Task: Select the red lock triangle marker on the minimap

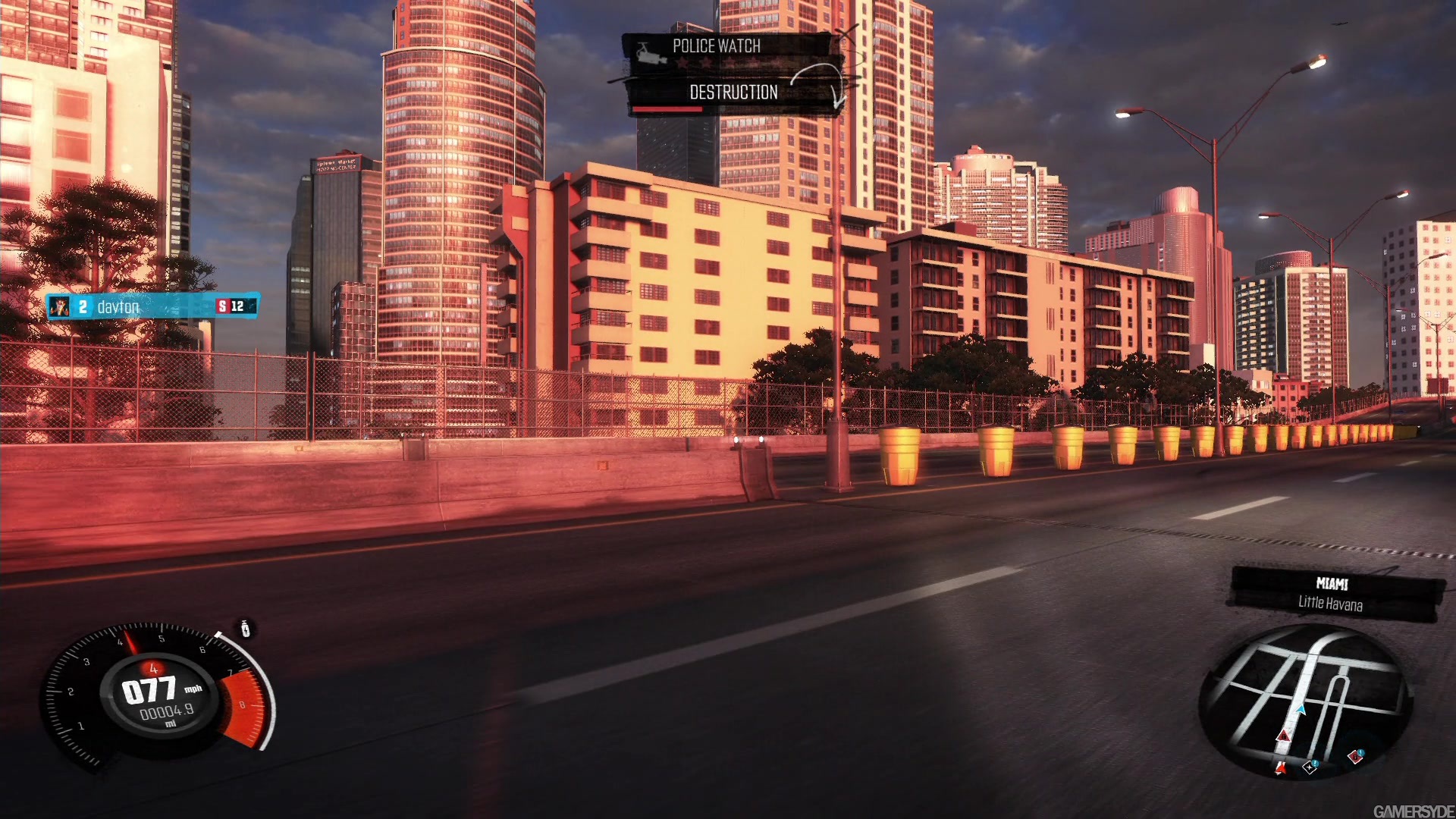Action: click(x=1284, y=736)
